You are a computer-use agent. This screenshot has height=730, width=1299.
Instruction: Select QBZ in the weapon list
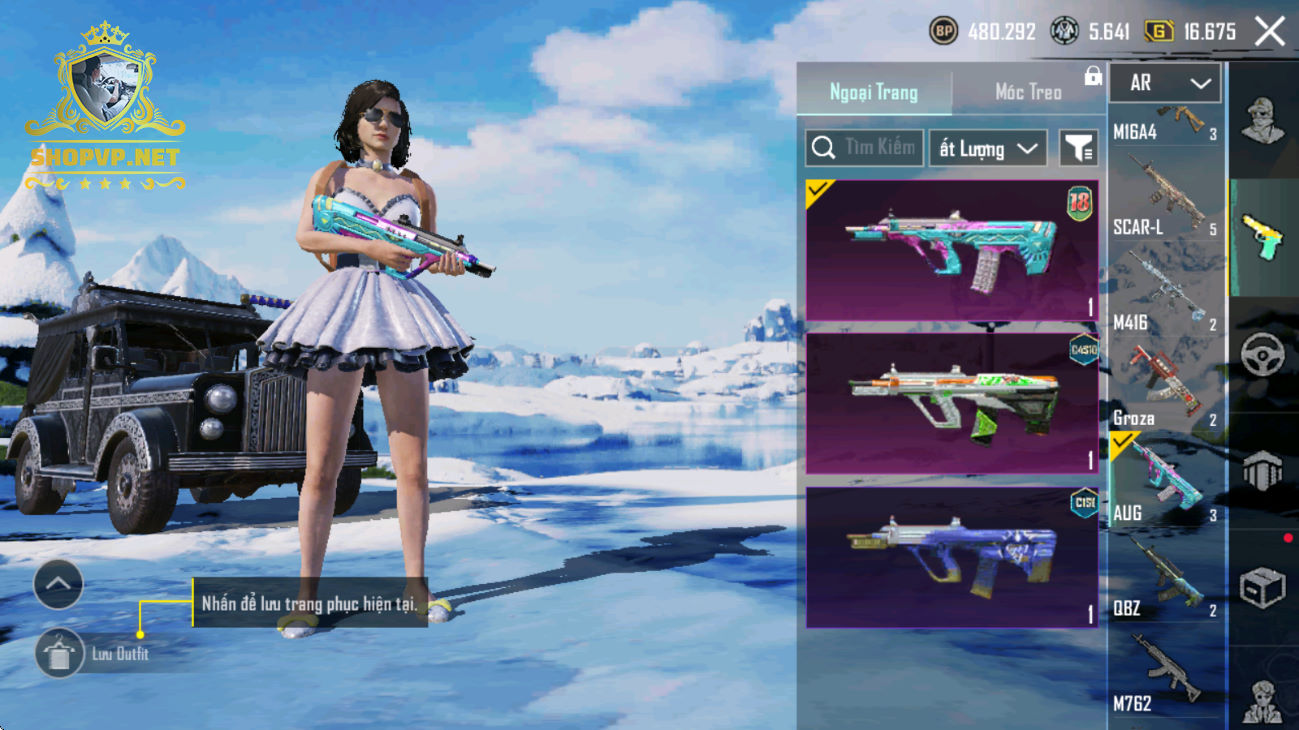tap(1165, 580)
